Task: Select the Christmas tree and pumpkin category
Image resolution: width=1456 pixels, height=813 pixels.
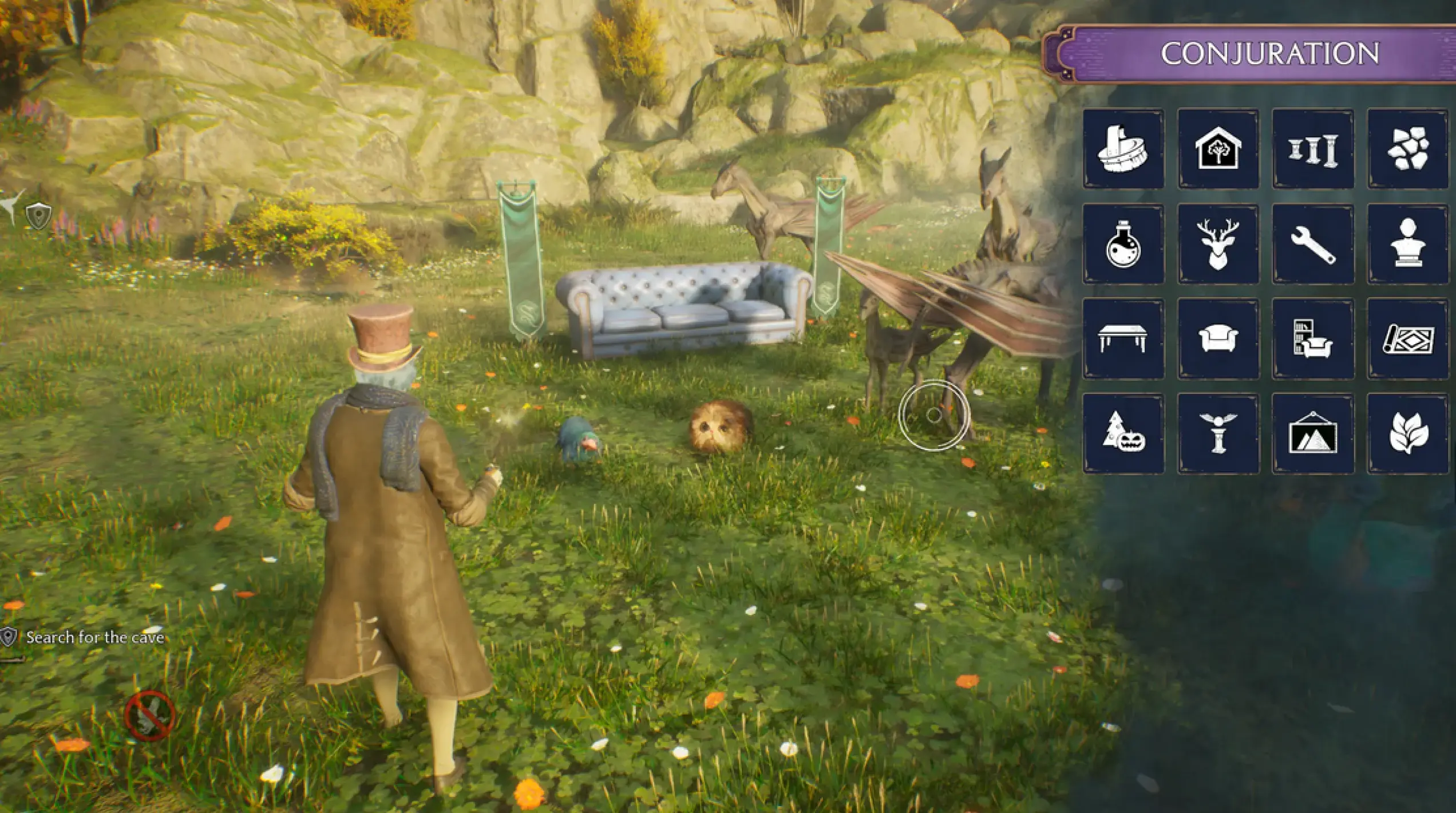Action: 1123,433
